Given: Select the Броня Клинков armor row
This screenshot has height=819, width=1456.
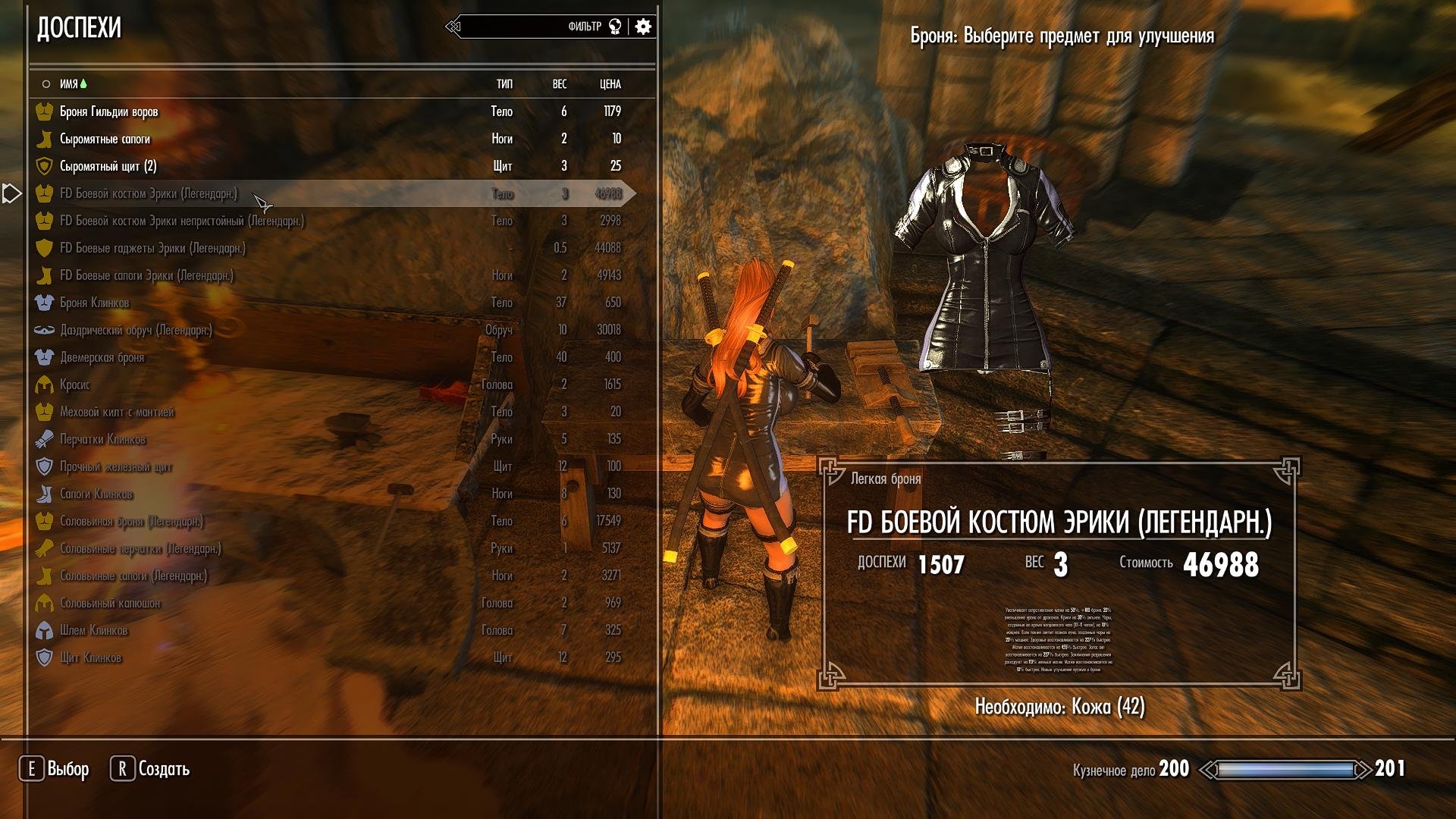Looking at the screenshot, I should tap(94, 303).
